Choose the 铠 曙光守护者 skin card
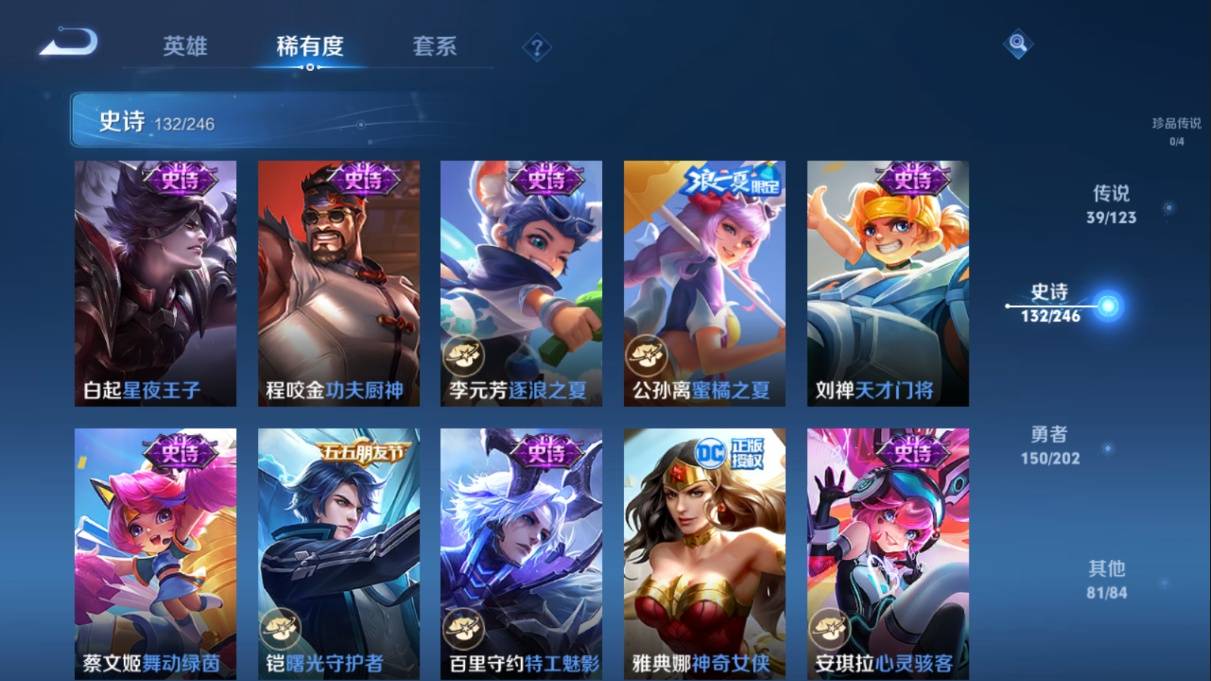The width and height of the screenshot is (1211, 681). tap(339, 553)
